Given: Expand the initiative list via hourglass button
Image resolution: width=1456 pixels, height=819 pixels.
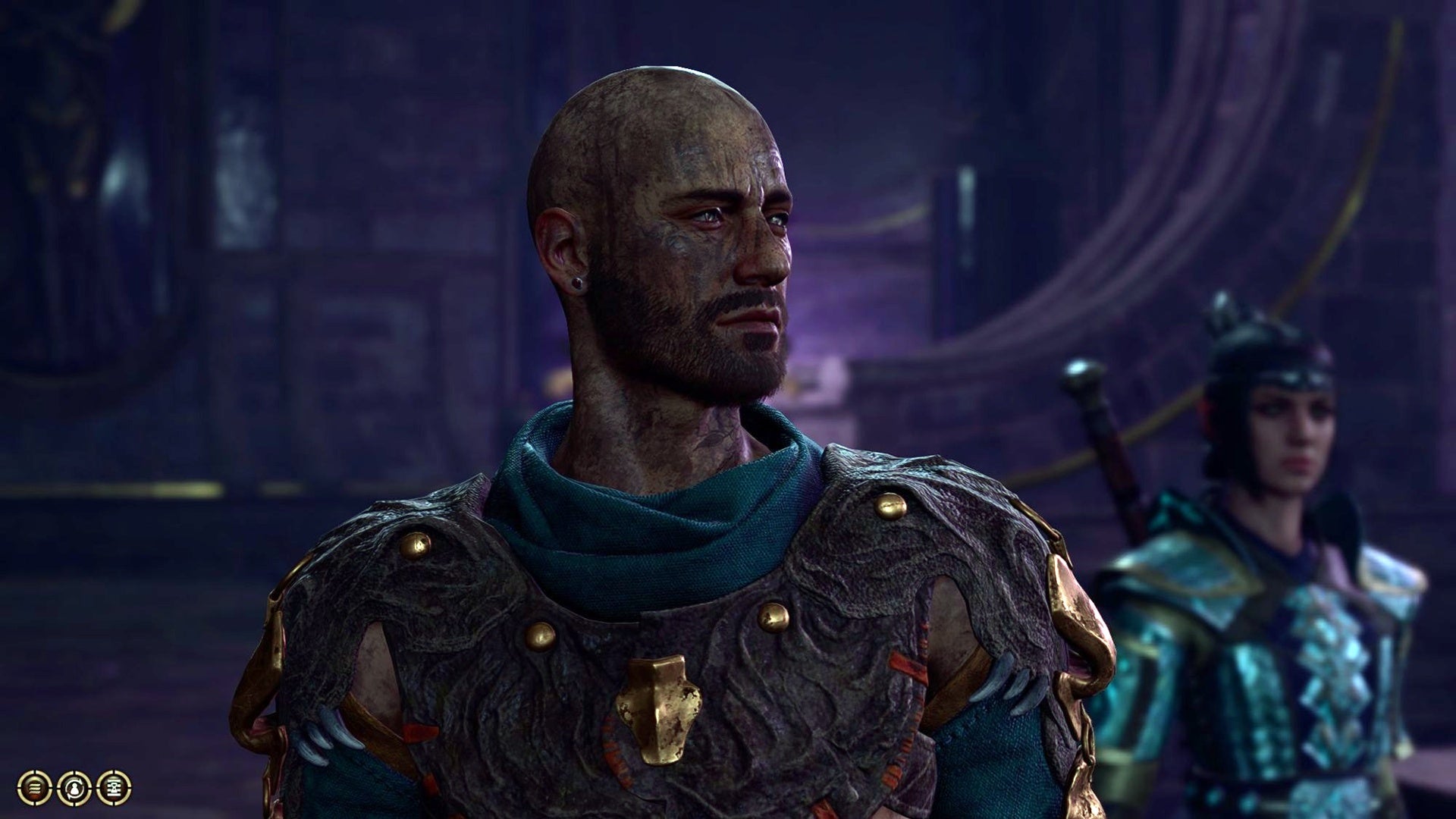Looking at the screenshot, I should click(x=114, y=788).
